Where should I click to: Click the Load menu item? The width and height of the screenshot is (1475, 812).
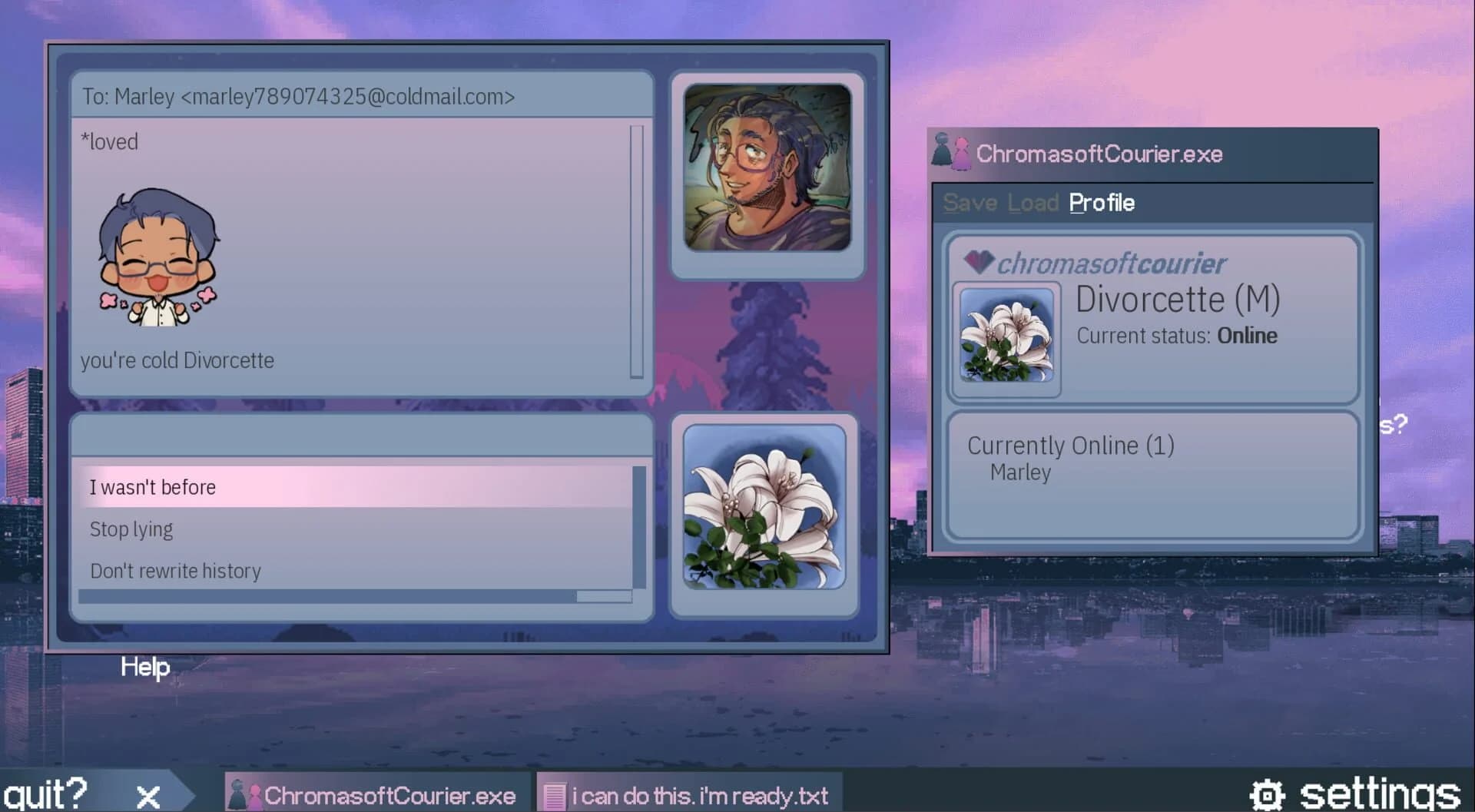click(1029, 203)
